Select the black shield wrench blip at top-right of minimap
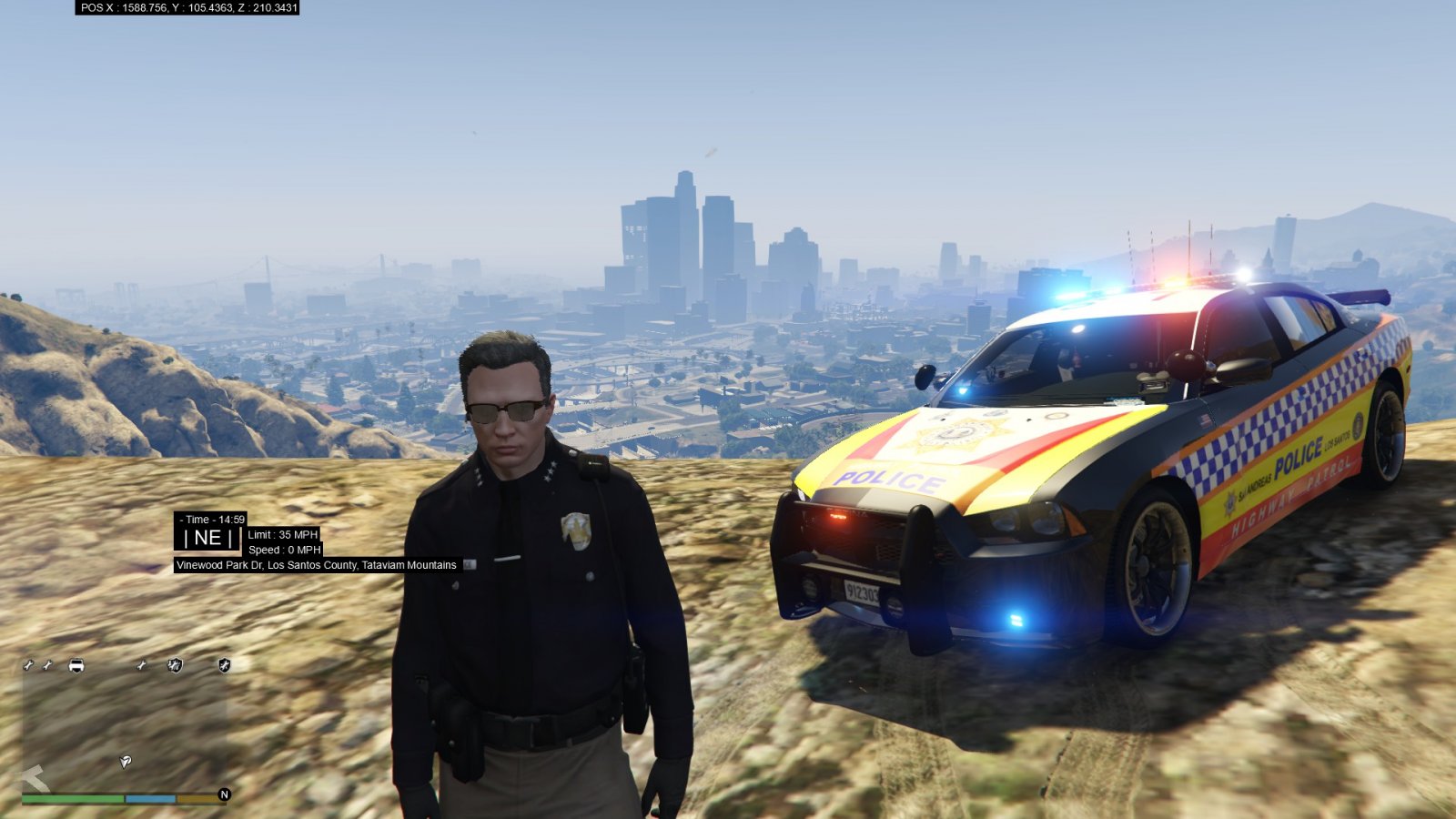Image resolution: width=1456 pixels, height=819 pixels. pos(224,665)
